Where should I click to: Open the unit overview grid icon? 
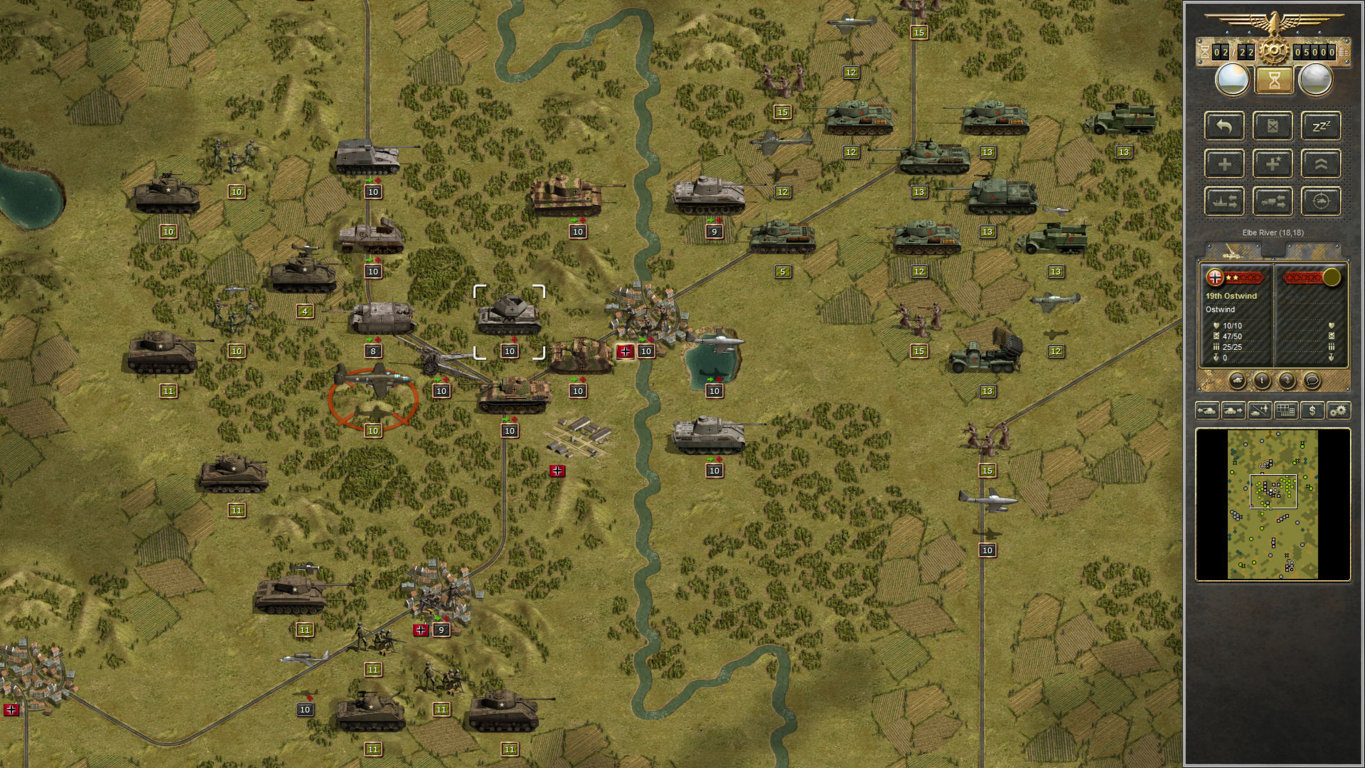click(1286, 410)
